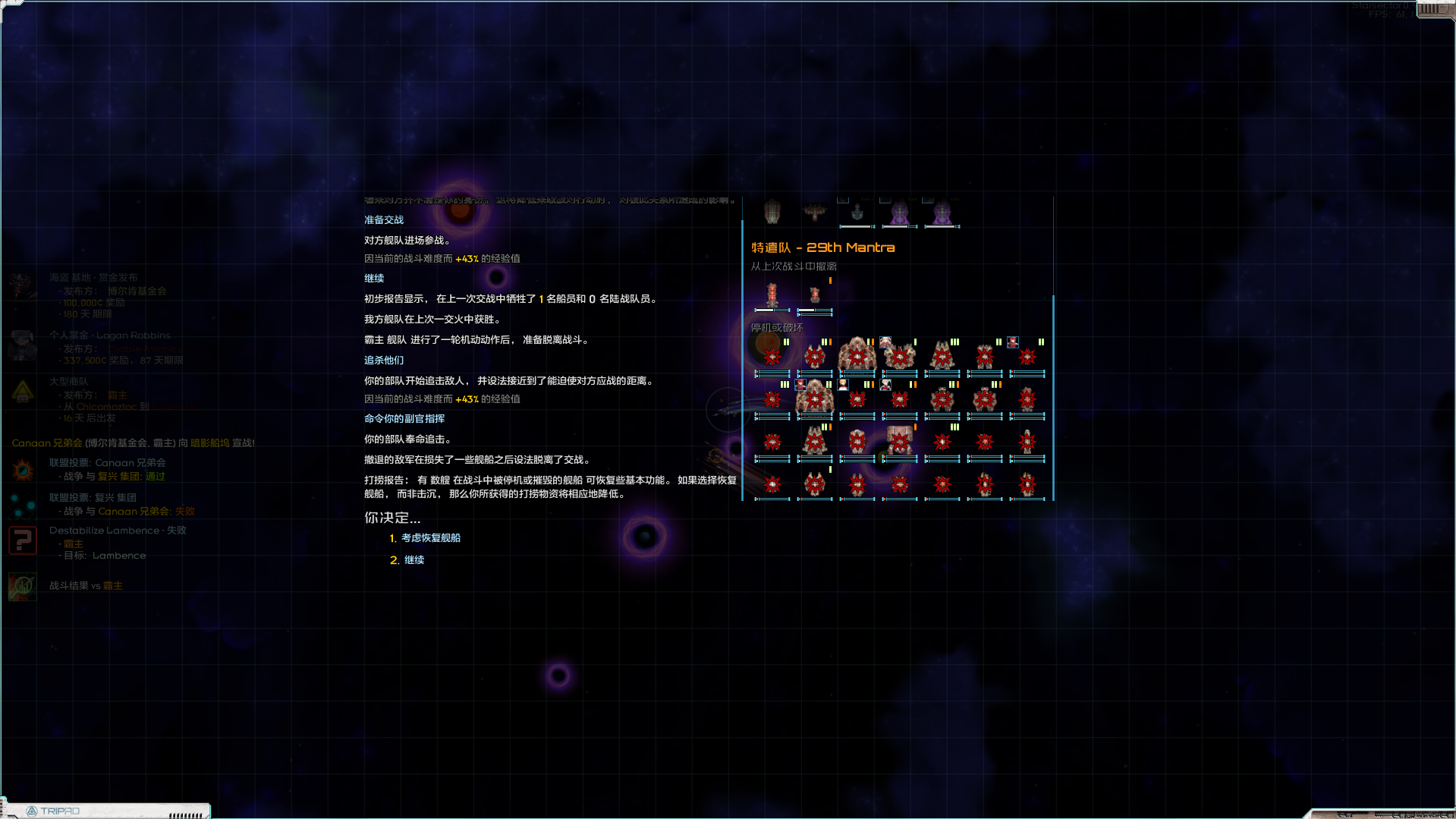Image resolution: width=1456 pixels, height=819 pixels.
Task: Click the Canaan 兄弟会 alliance vote sunburst icon
Action: (x=23, y=469)
